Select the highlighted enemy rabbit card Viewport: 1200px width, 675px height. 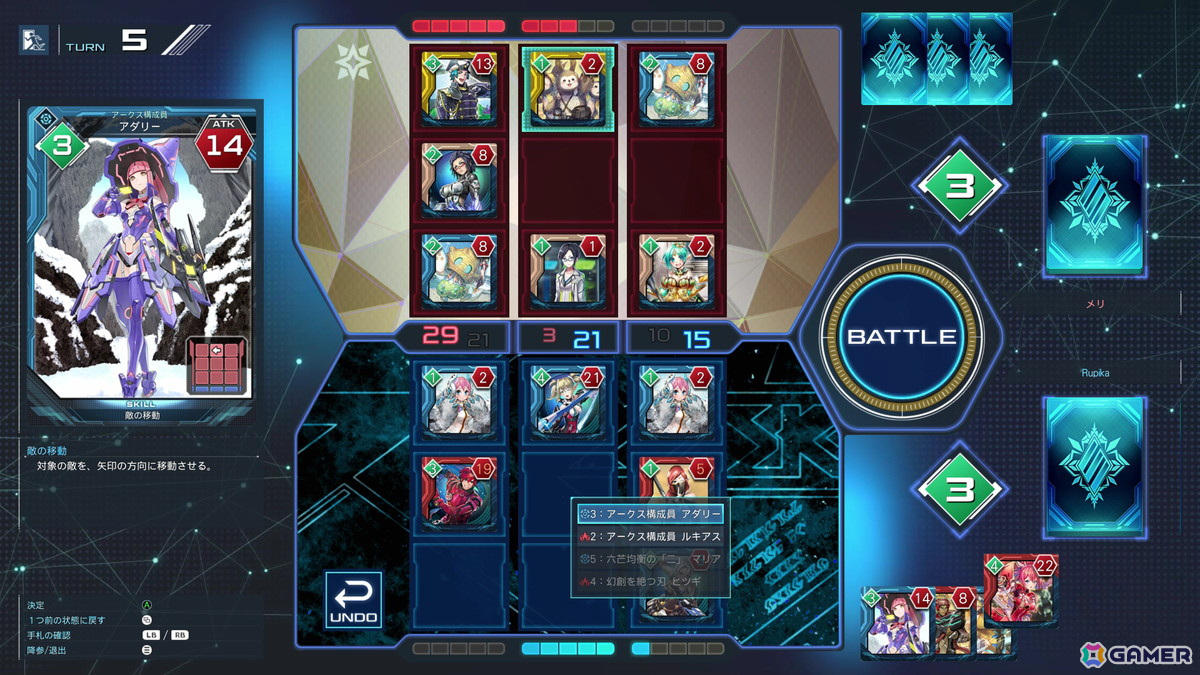[563, 87]
